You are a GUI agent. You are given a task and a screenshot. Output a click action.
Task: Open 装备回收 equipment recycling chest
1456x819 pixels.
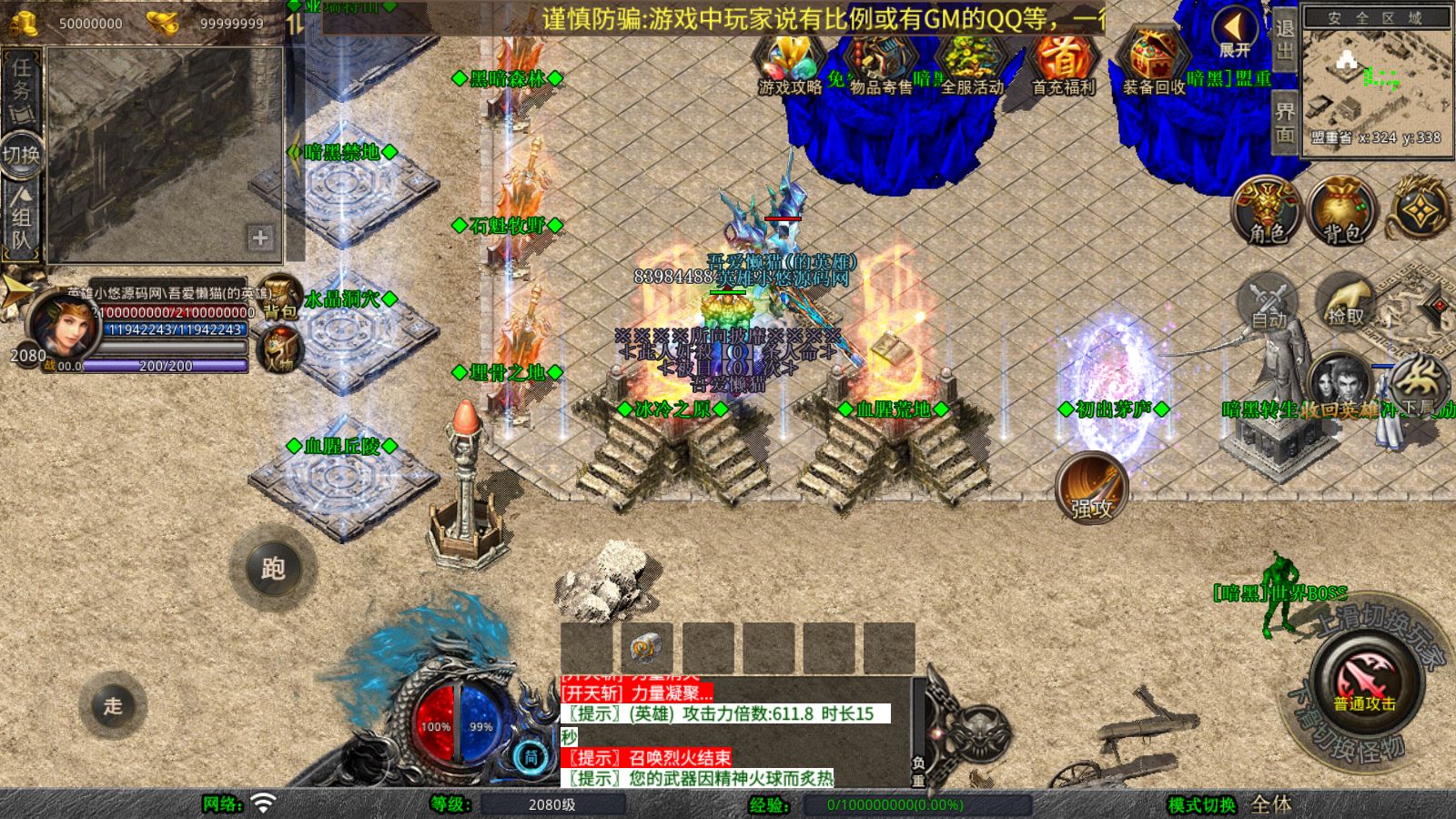point(1153,66)
